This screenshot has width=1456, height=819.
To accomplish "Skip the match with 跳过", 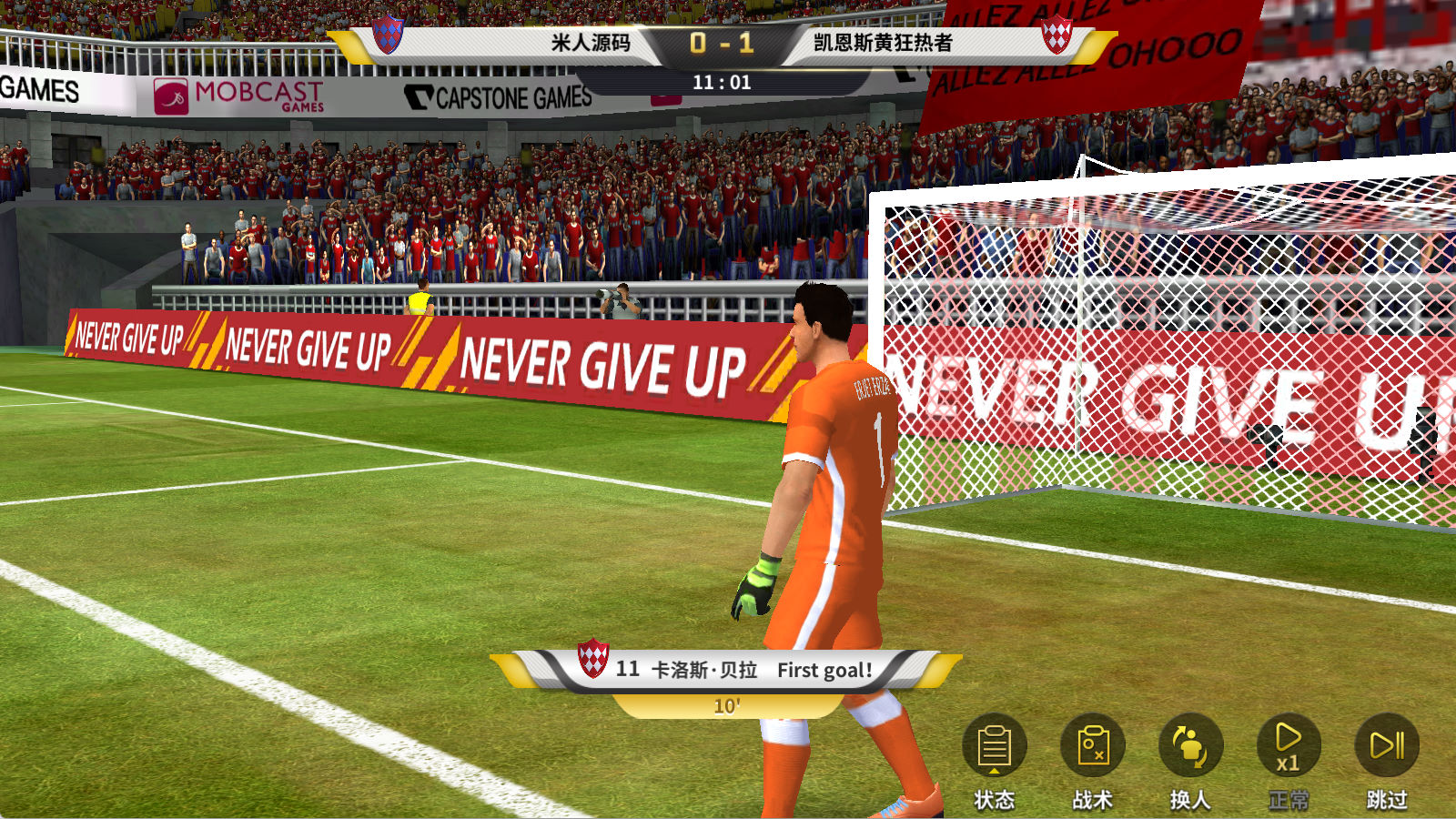I will 1386,748.
